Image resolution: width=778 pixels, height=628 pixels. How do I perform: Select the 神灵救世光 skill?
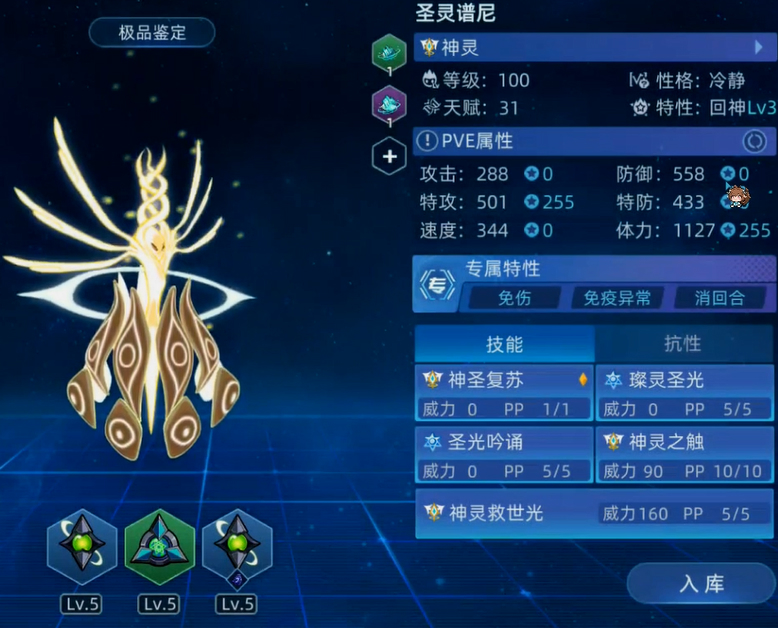click(x=595, y=513)
